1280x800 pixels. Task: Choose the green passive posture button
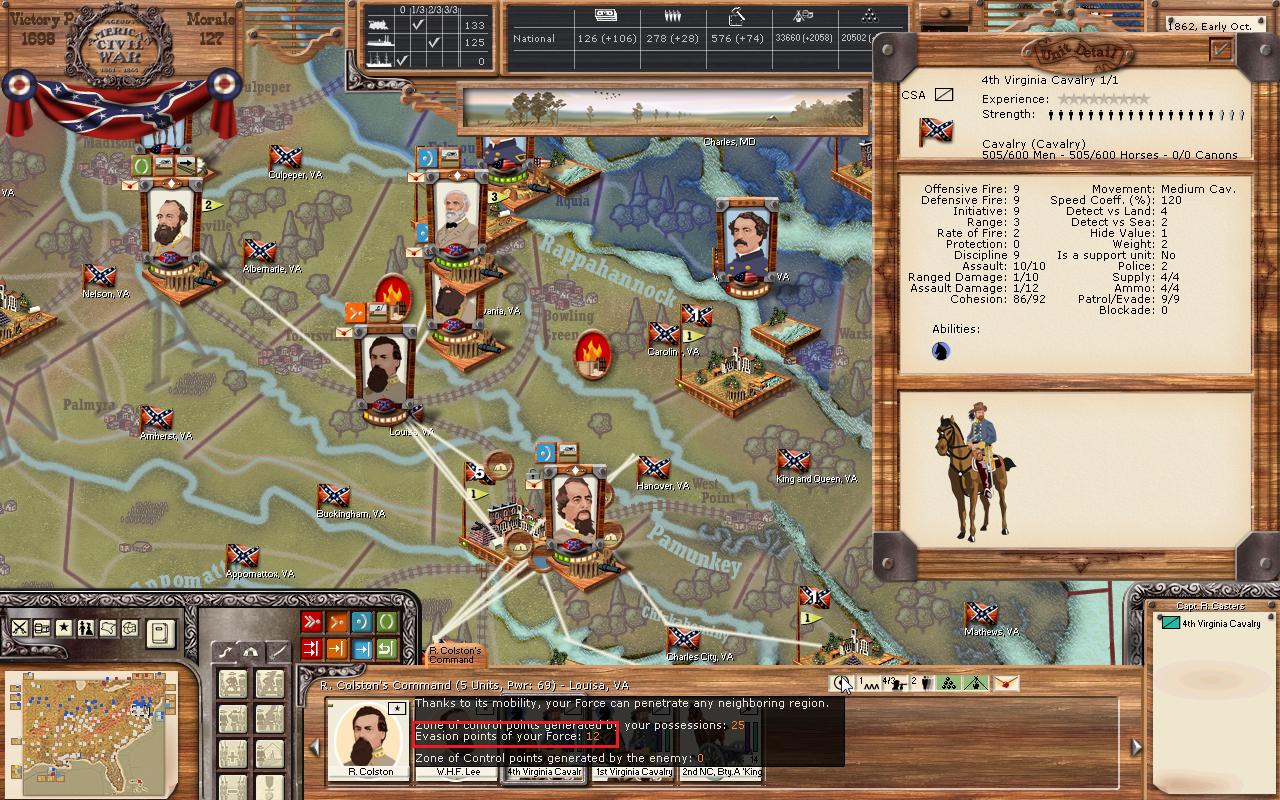click(x=386, y=622)
